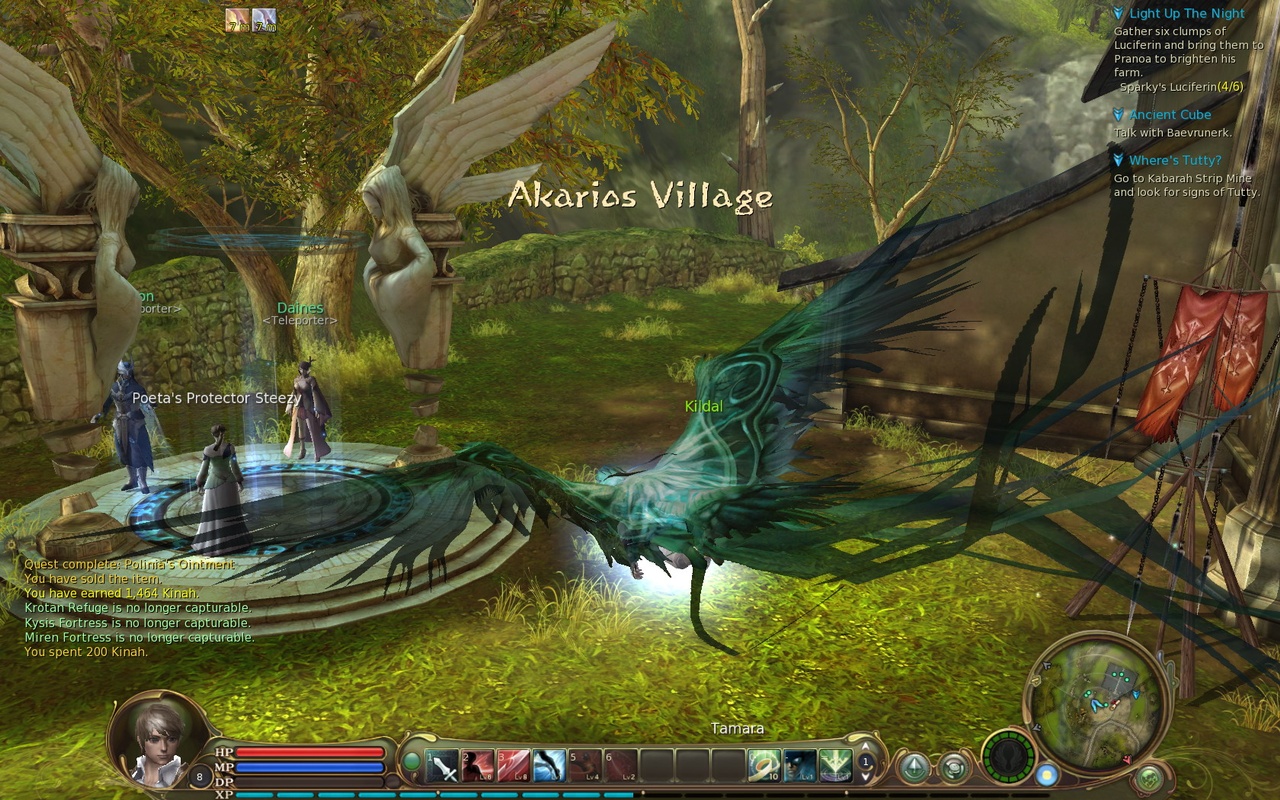Open the quick menu icon left of the minimap
Screen dimensions: 1280x800
953,767
